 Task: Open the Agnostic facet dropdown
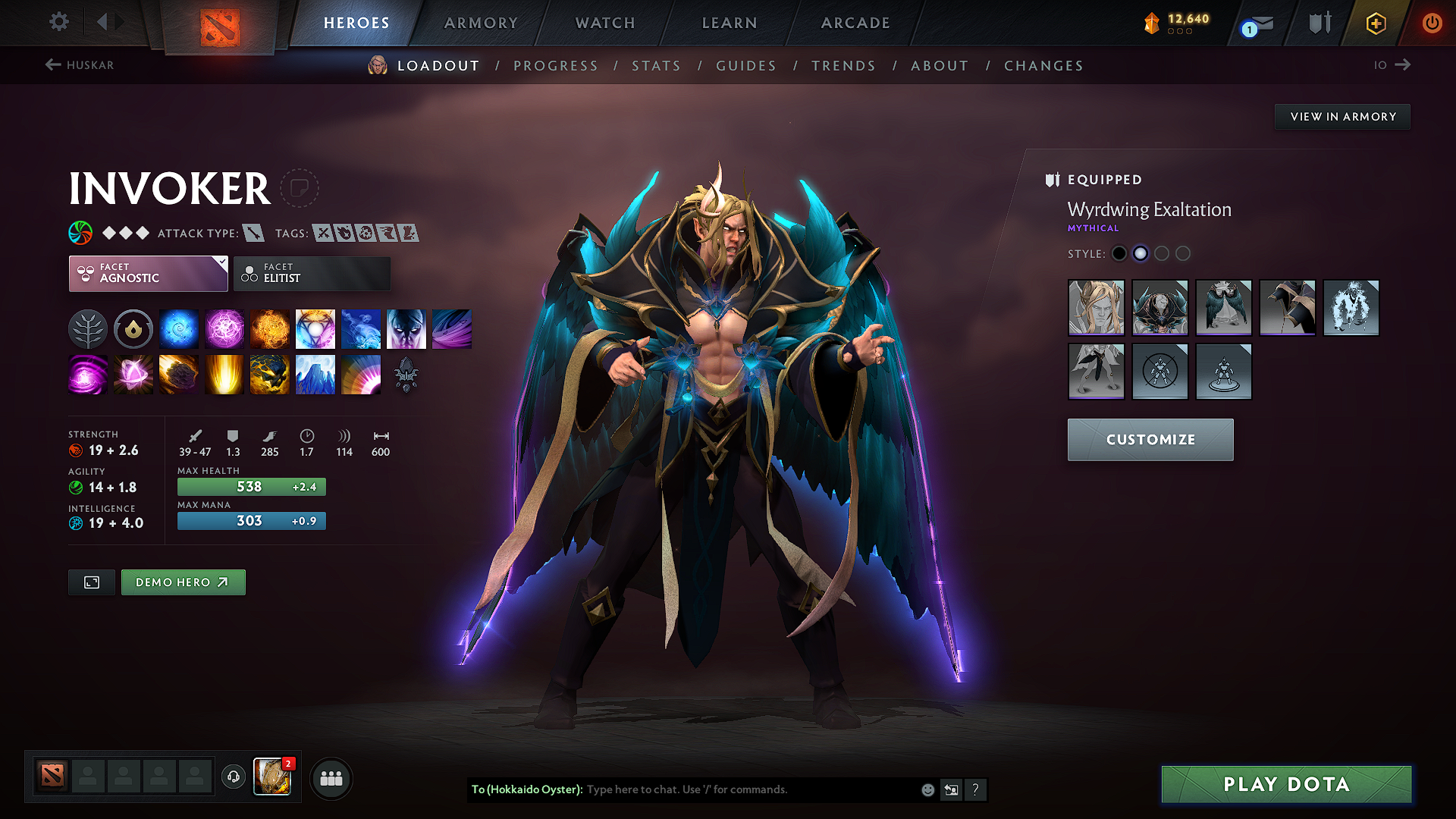pos(148,273)
